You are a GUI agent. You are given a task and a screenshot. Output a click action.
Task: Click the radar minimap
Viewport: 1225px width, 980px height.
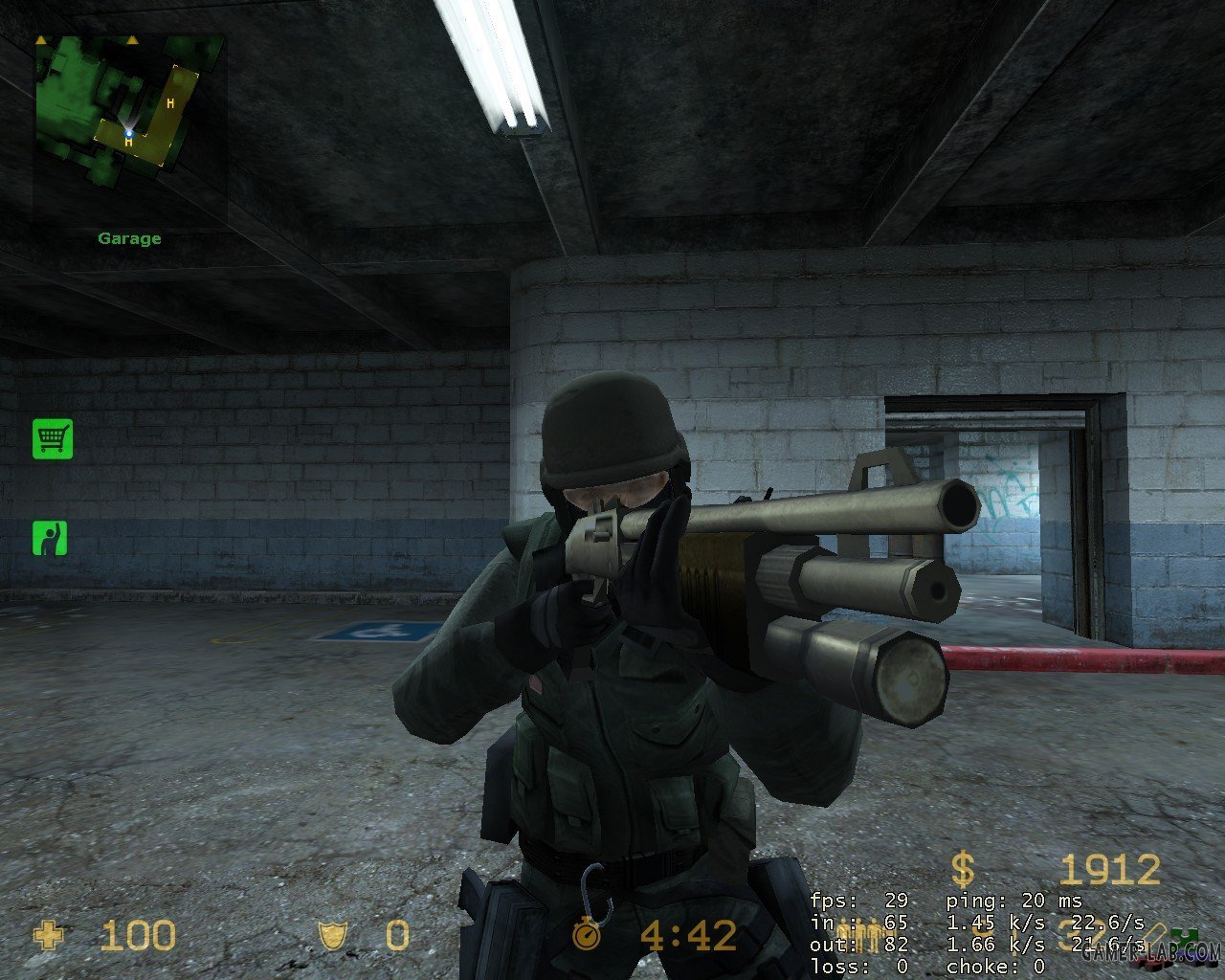130,127
